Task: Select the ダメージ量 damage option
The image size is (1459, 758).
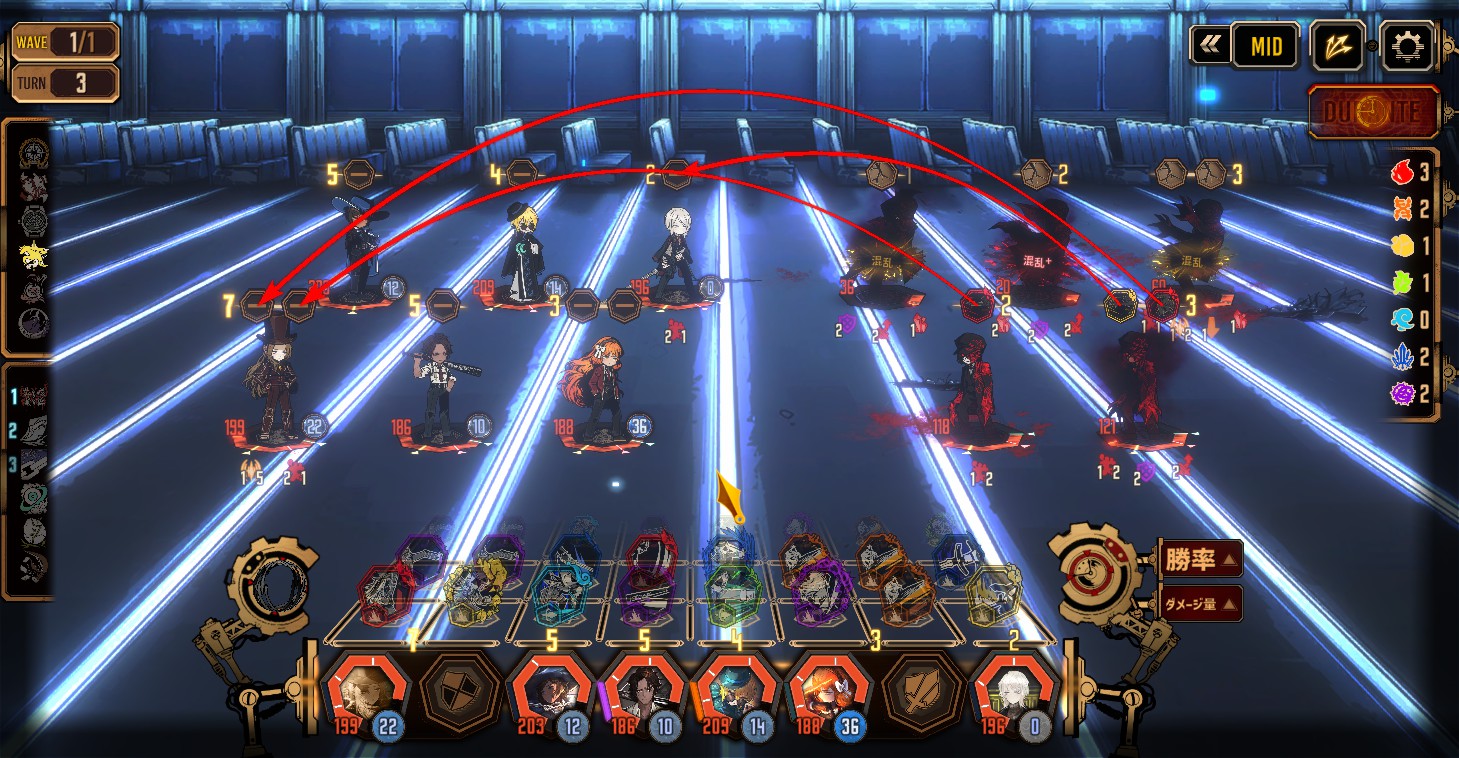Action: 1200,603
